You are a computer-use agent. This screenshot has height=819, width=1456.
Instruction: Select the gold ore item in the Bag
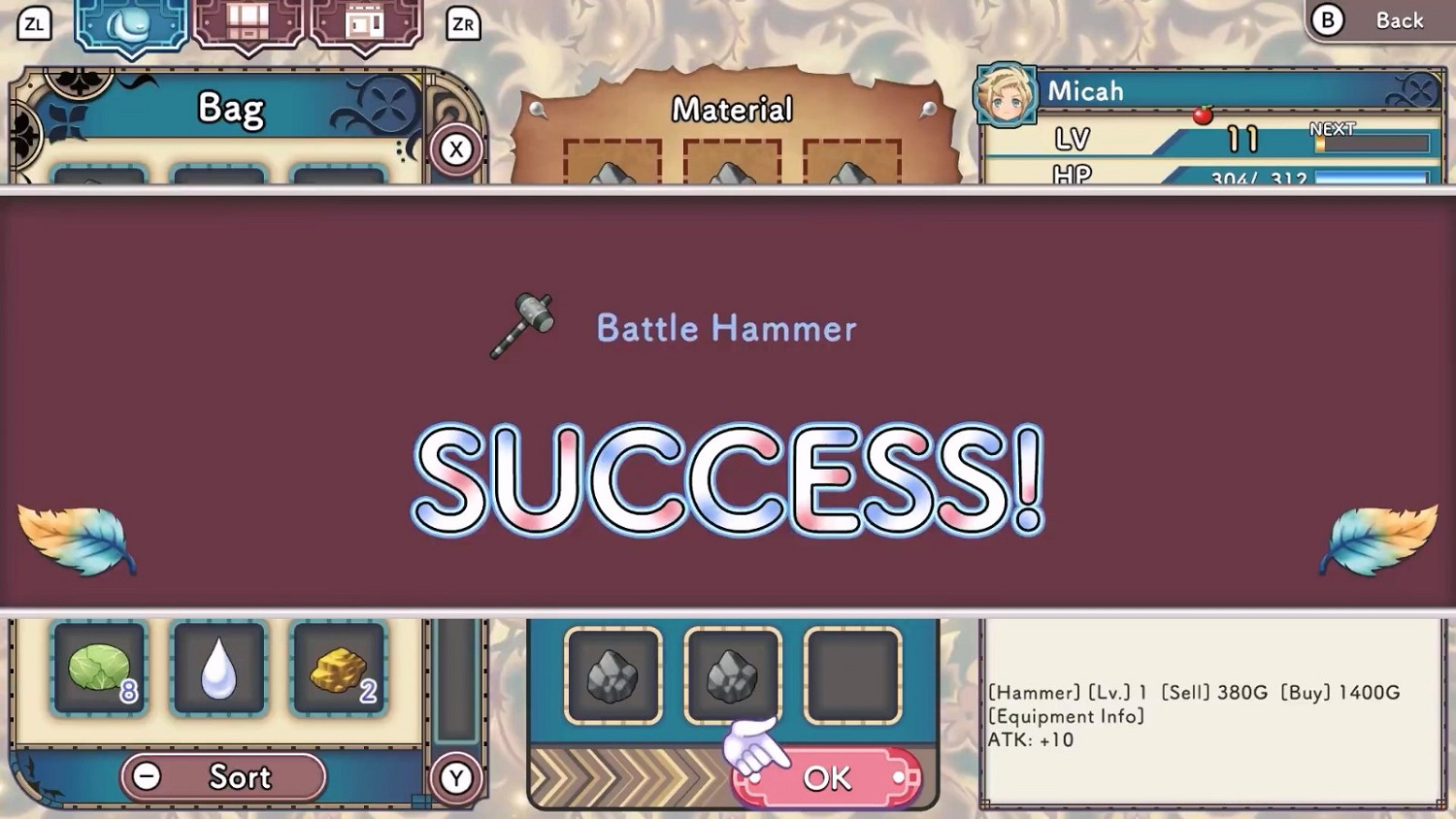[x=337, y=670]
